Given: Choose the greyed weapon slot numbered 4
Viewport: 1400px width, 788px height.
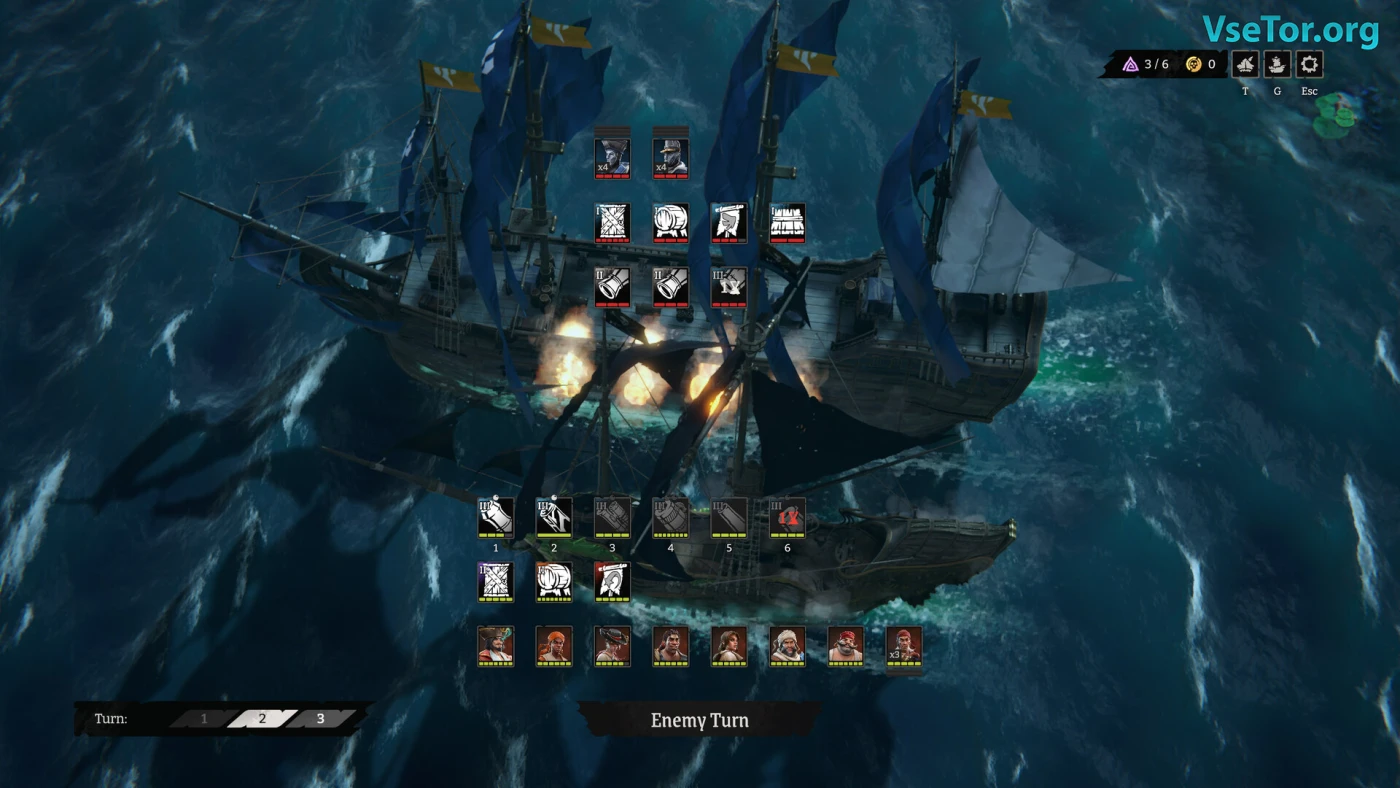Looking at the screenshot, I should pyautogui.click(x=671, y=517).
